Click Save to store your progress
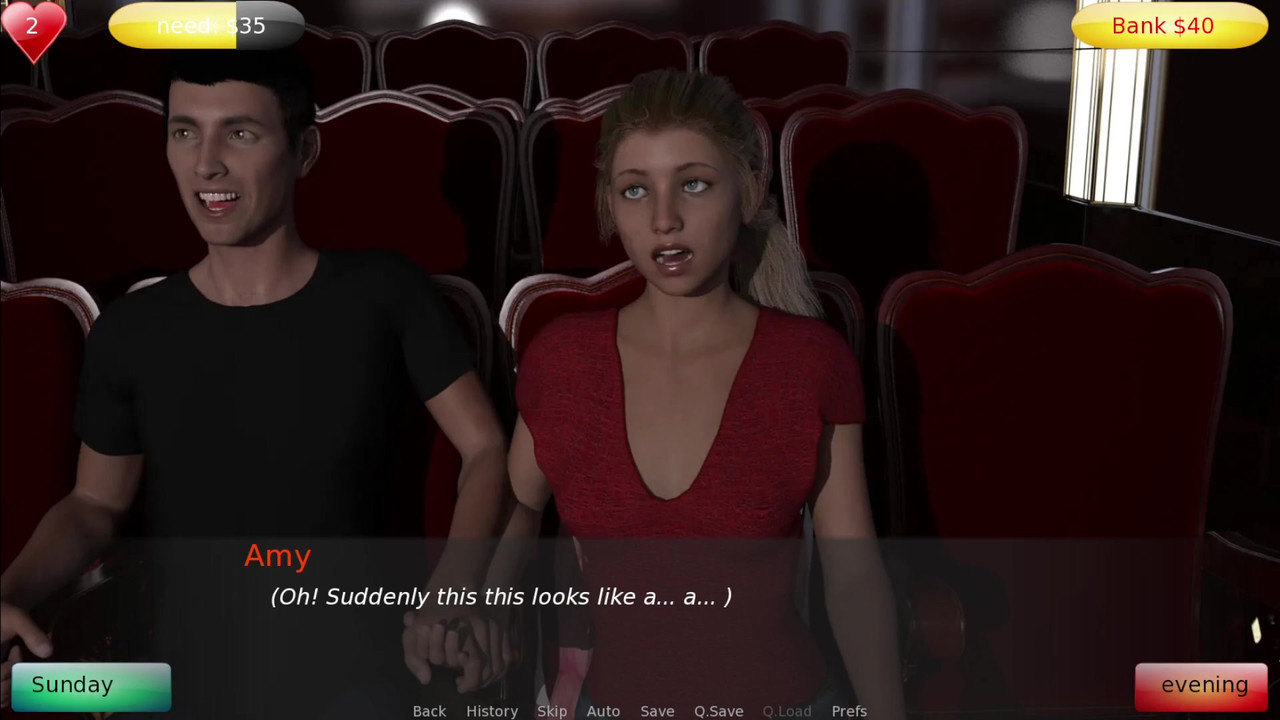The image size is (1280, 720). pos(657,711)
